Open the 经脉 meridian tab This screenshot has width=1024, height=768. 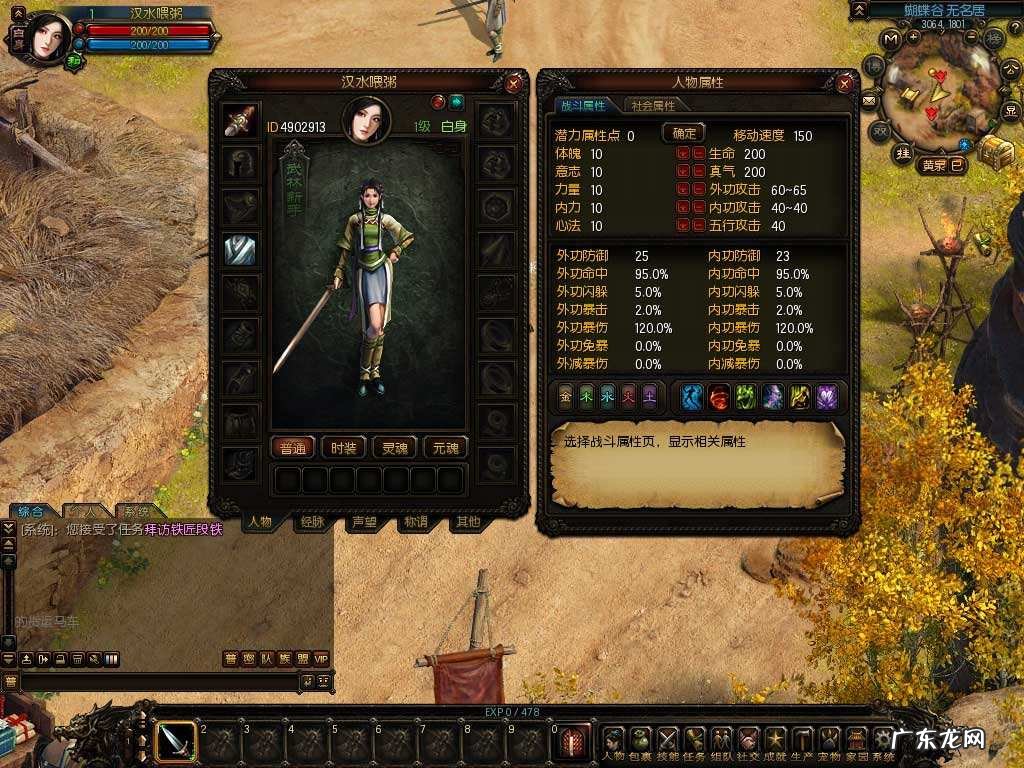tap(312, 521)
